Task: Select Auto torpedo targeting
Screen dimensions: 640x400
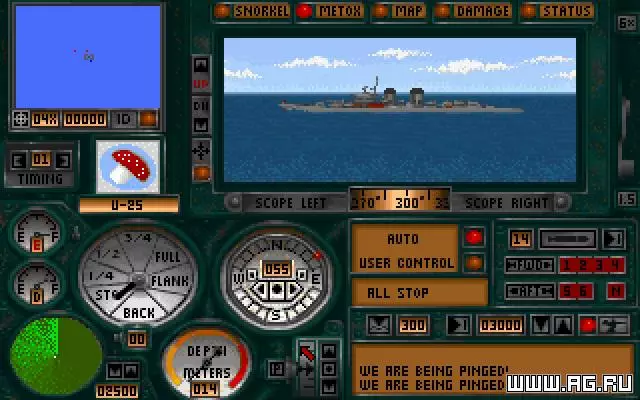Action: point(401,240)
